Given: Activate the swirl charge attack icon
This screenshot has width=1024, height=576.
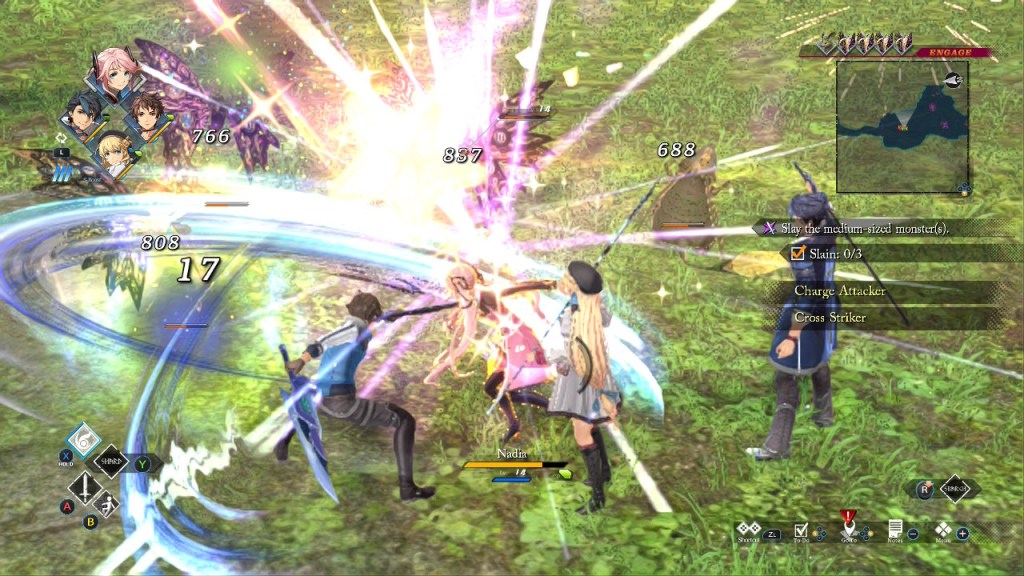Looking at the screenshot, I should [x=84, y=440].
